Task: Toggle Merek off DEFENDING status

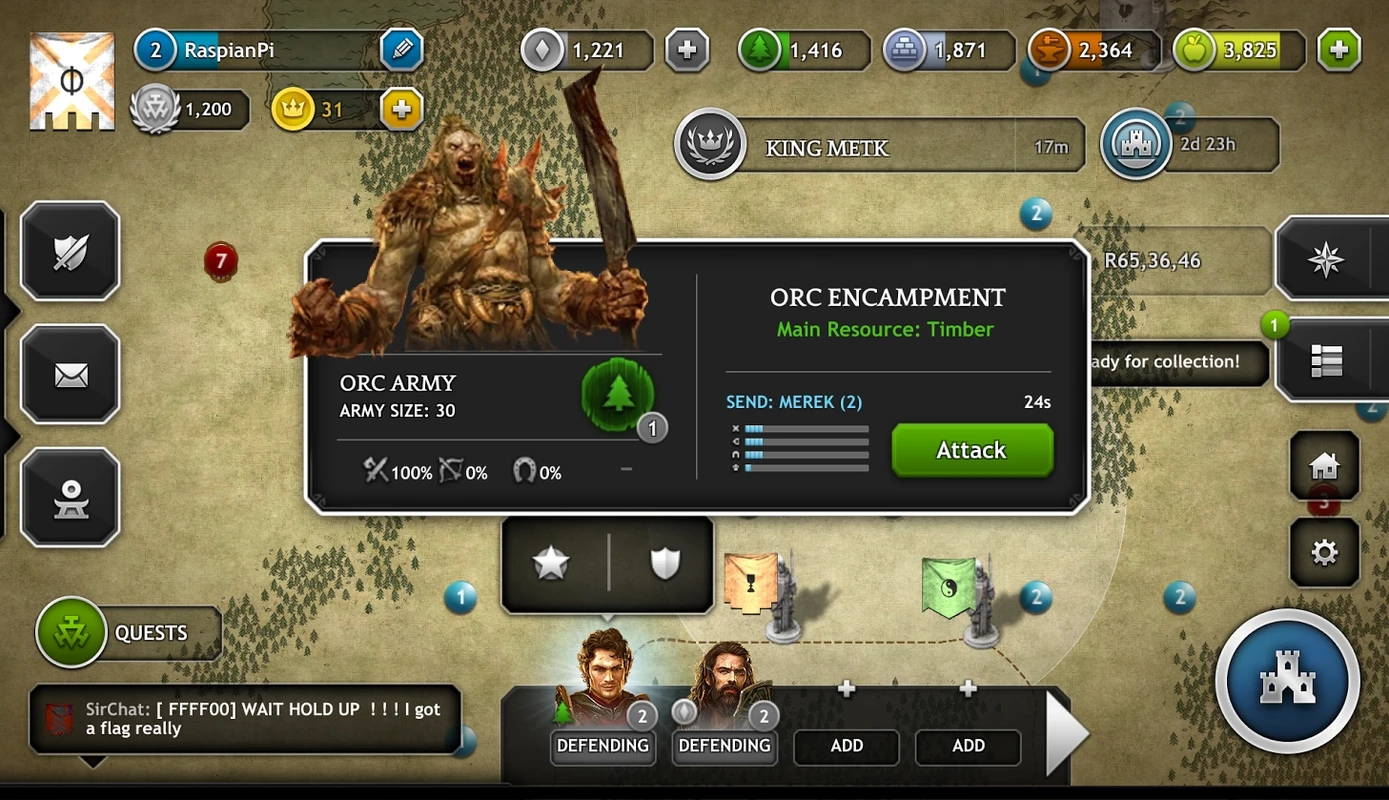Action: pyautogui.click(x=603, y=746)
